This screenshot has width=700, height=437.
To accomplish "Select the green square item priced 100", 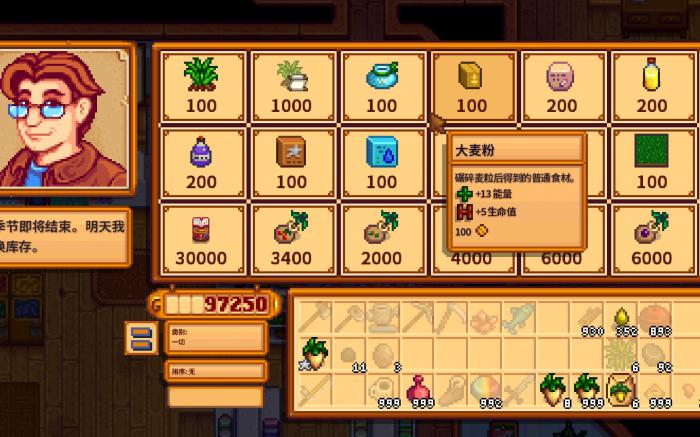I will (652, 161).
